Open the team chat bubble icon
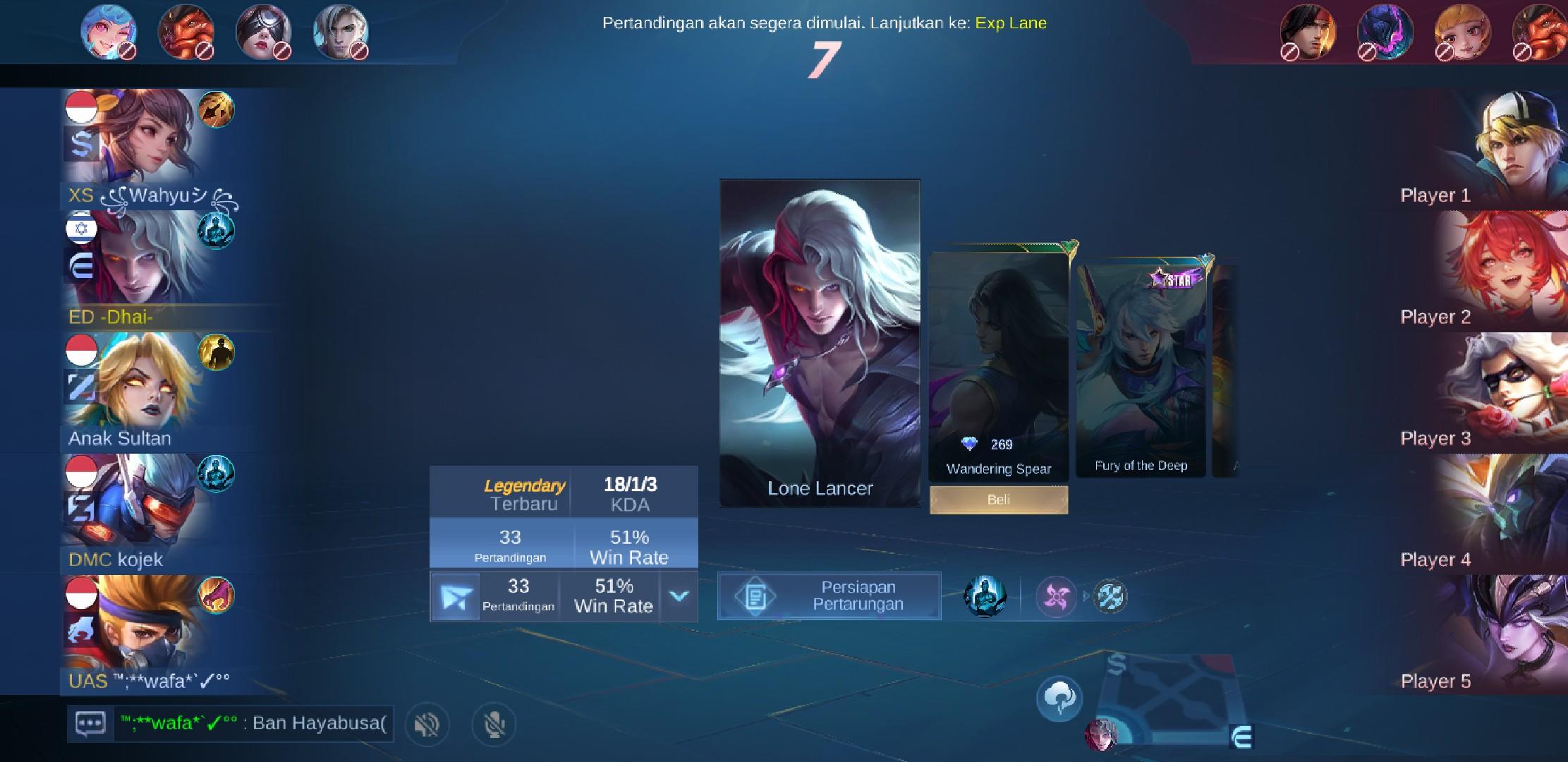 (x=90, y=724)
